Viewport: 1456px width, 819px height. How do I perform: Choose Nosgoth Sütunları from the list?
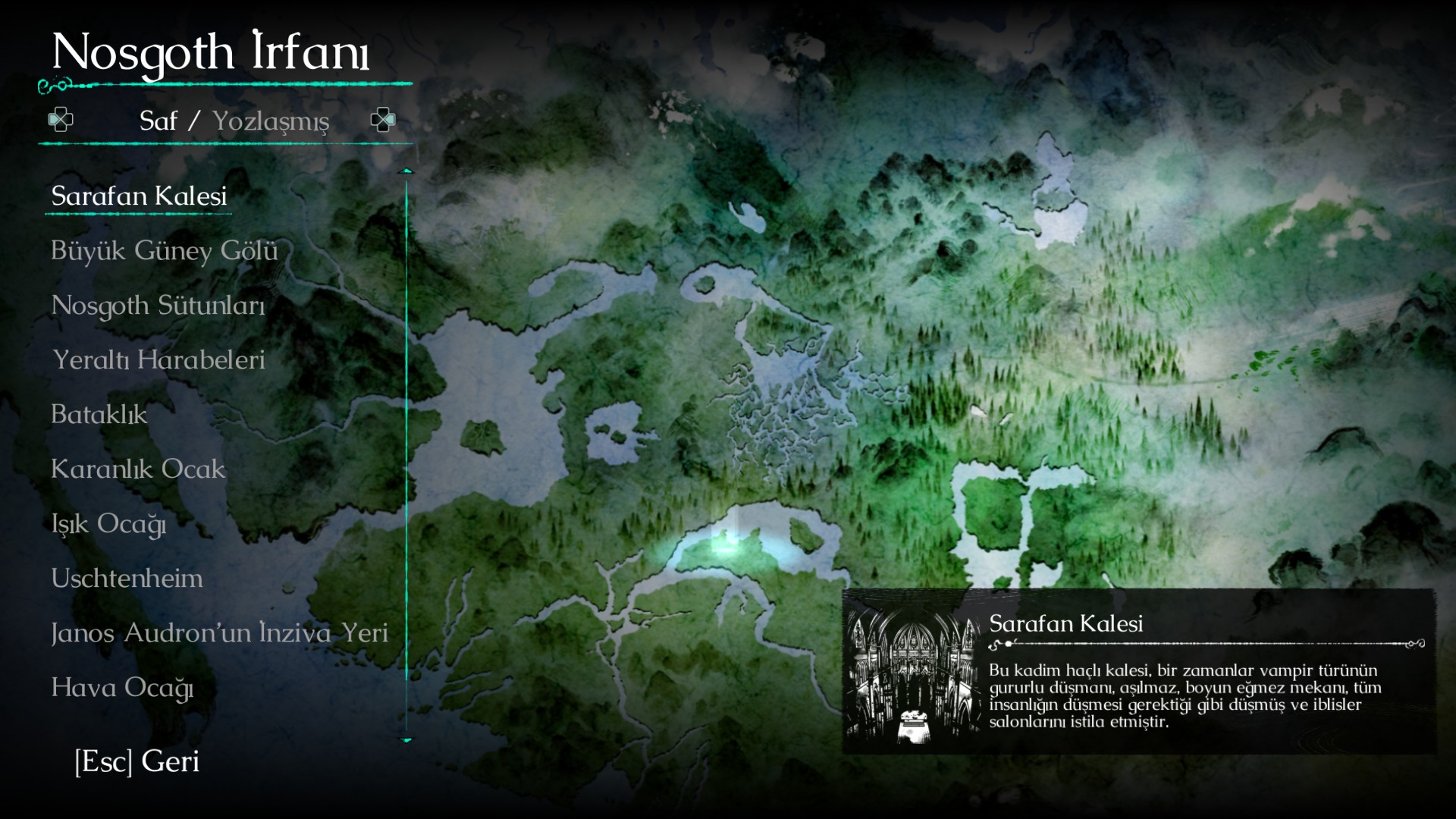158,306
